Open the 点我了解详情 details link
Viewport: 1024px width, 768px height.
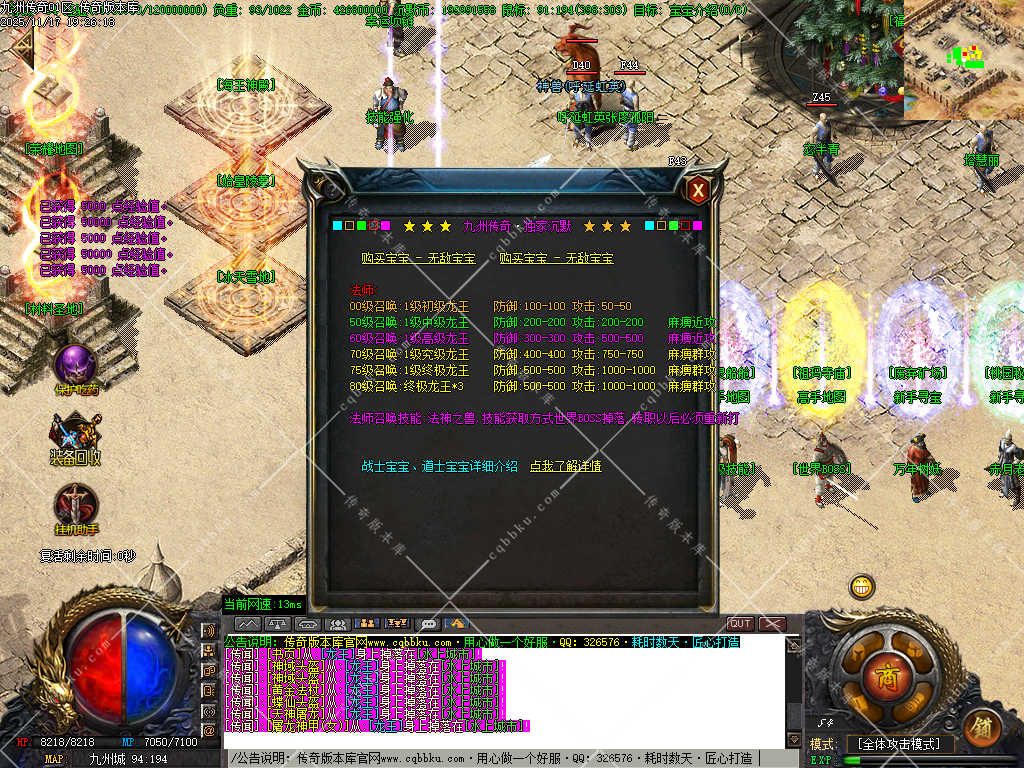point(565,466)
